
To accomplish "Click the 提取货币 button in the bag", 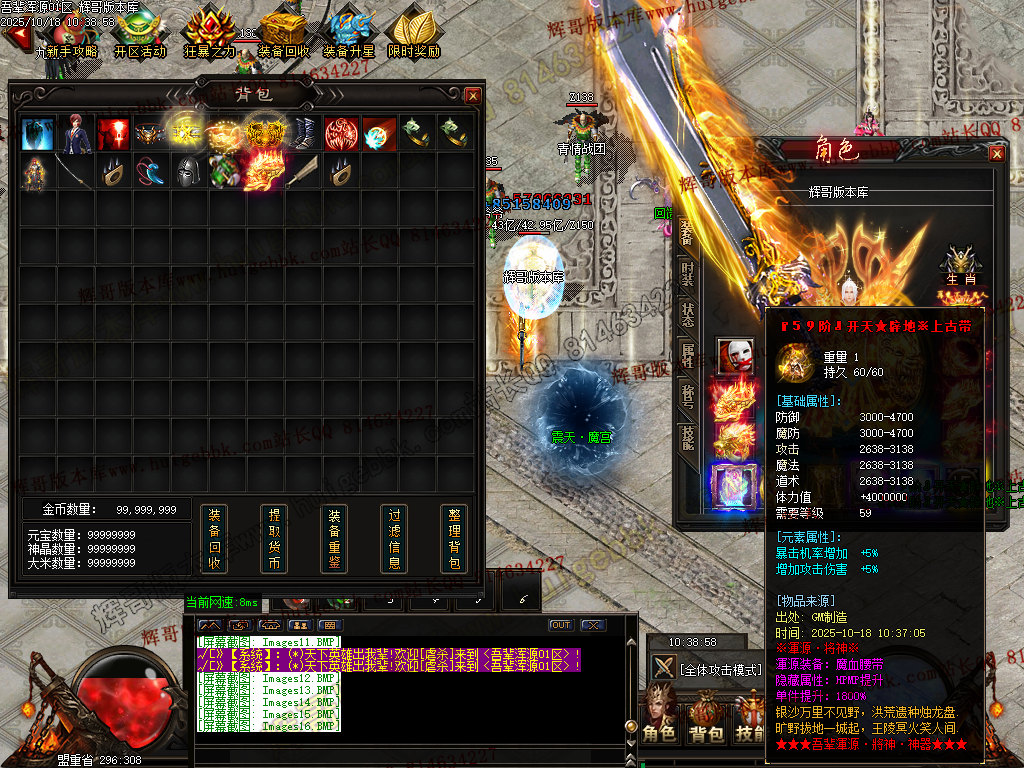I will point(274,539).
